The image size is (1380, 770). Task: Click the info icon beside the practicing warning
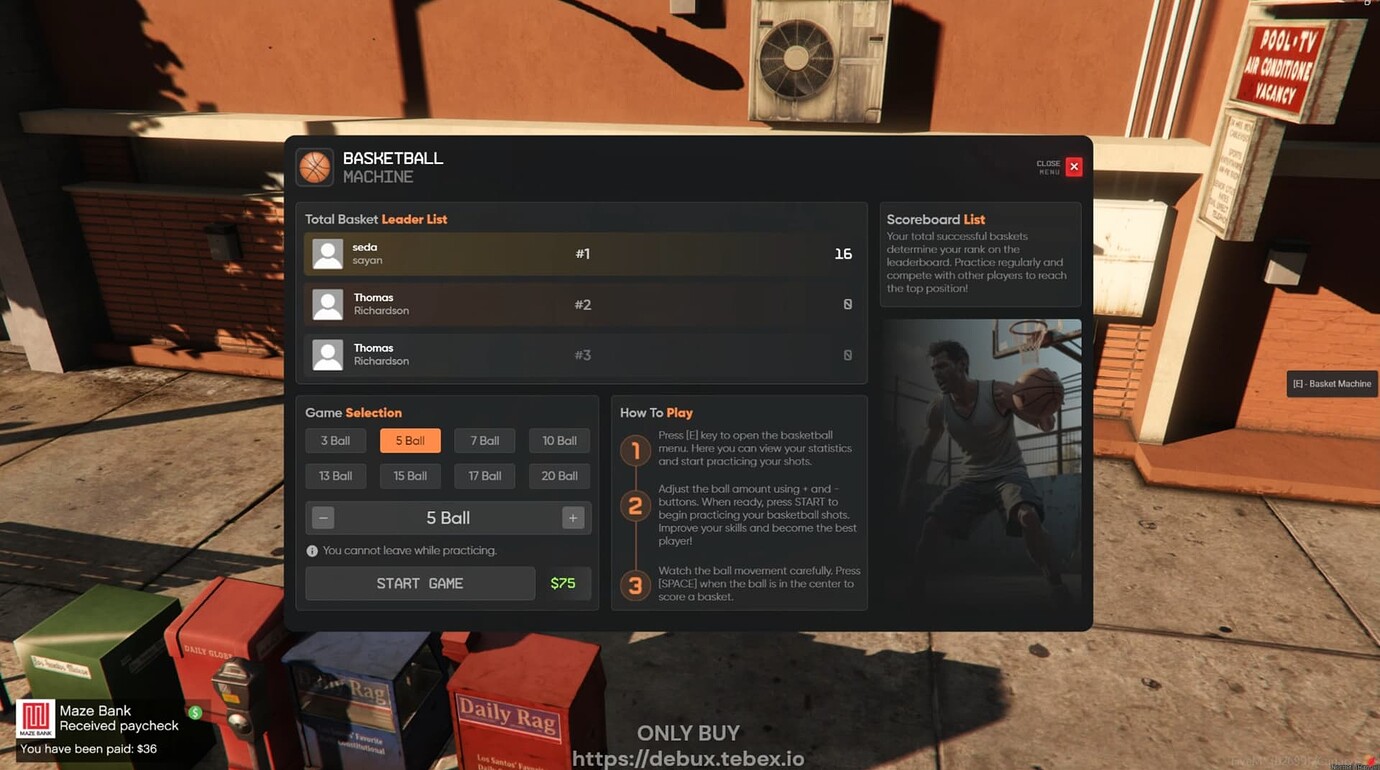[x=312, y=550]
